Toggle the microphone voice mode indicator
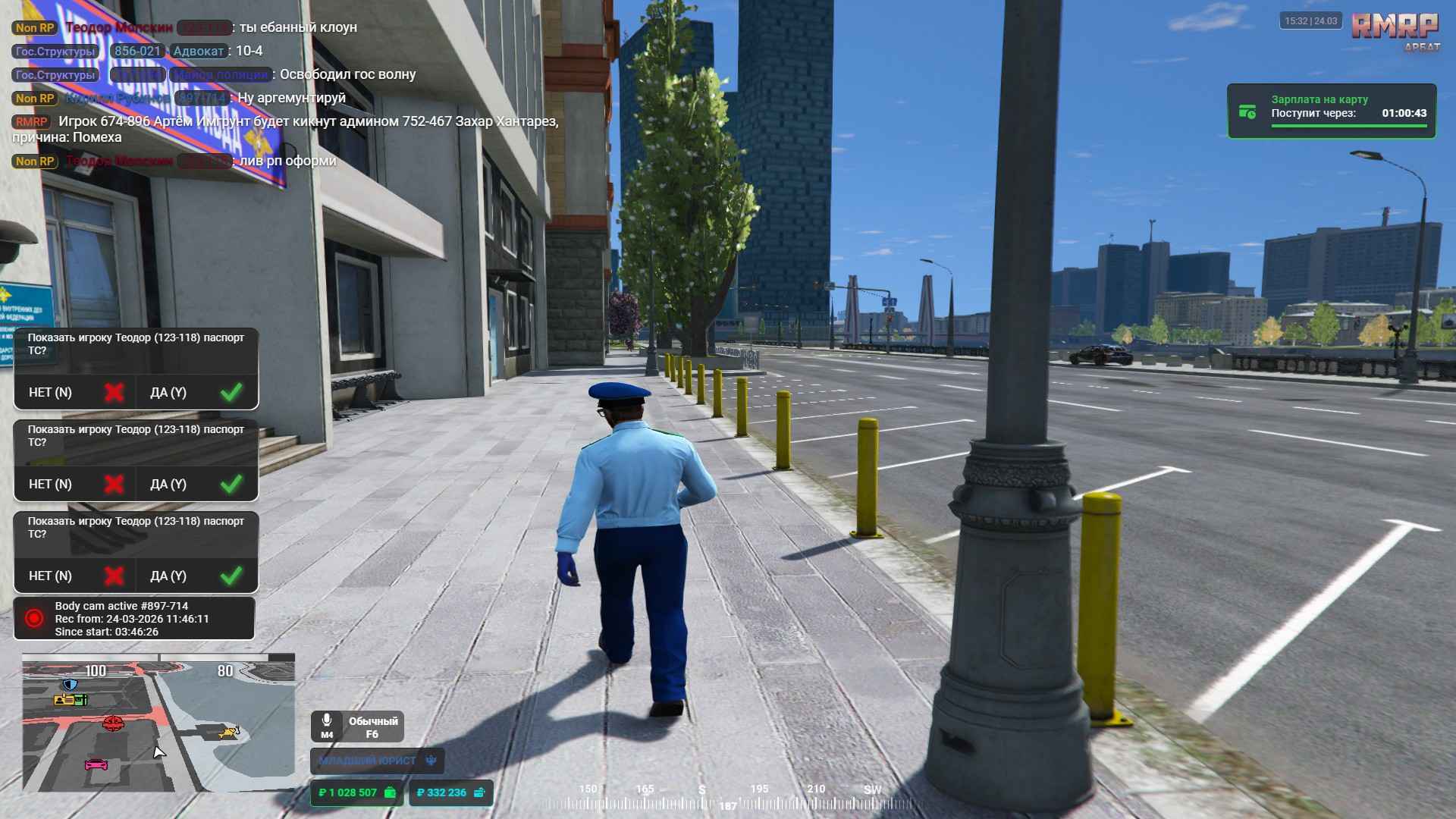The height and width of the screenshot is (819, 1456). click(357, 726)
